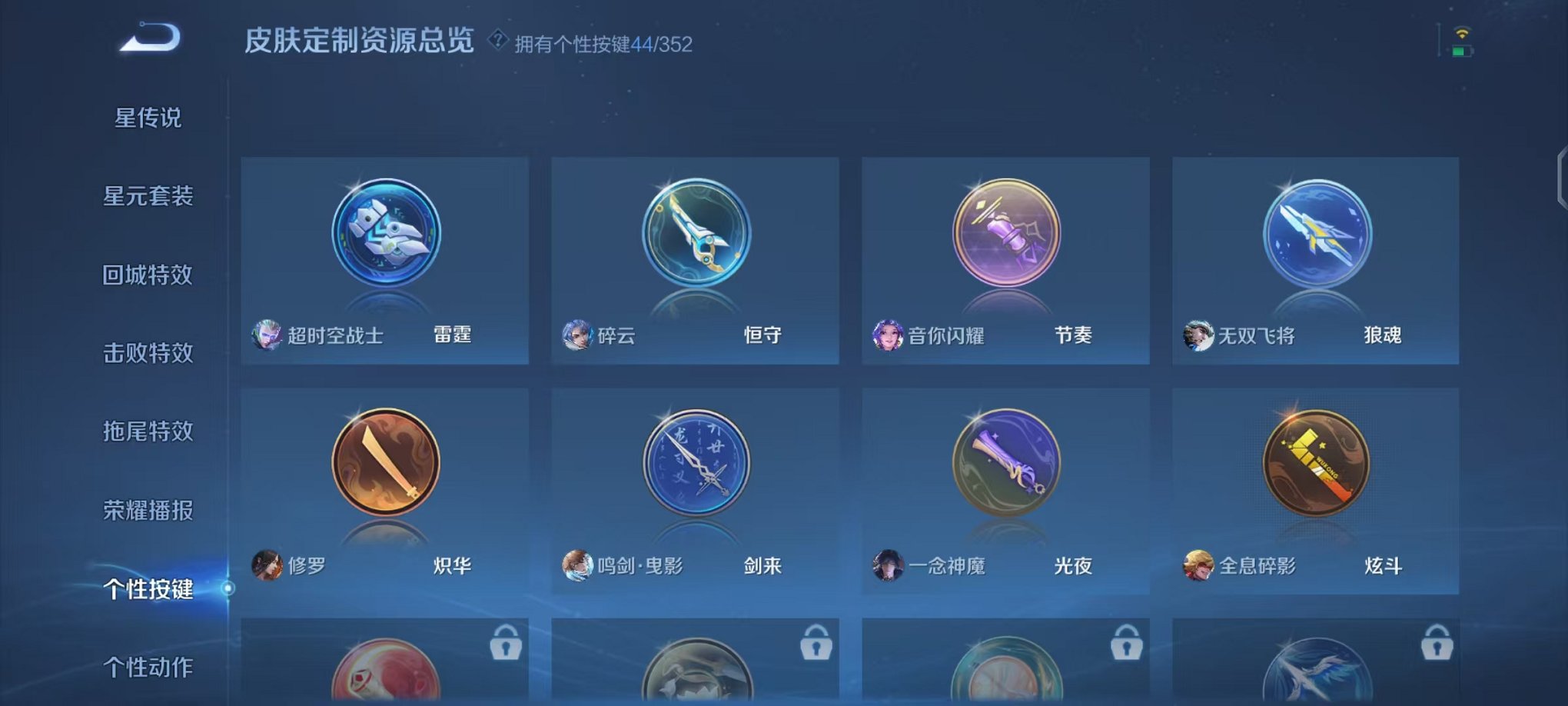Open the 恒守 sword key icon

pos(696,233)
